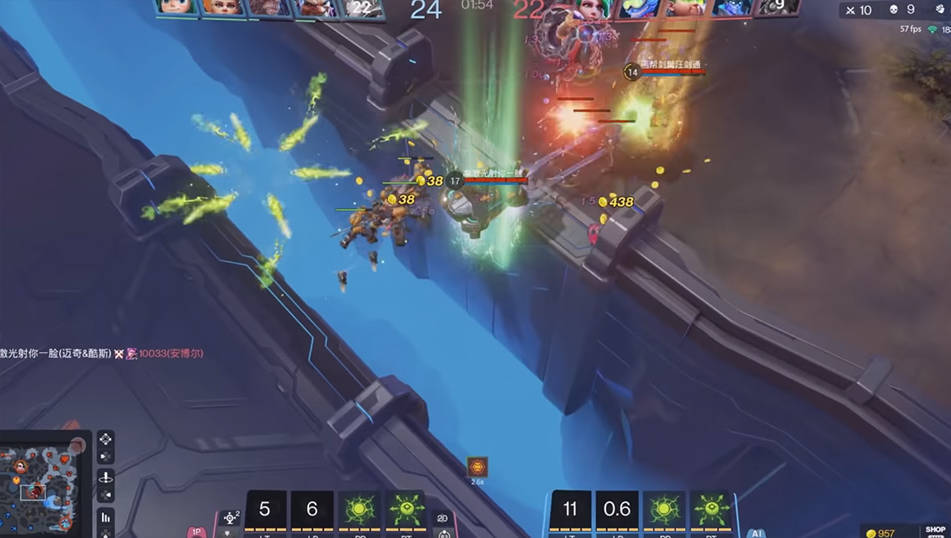Select the orange buff icon with 2.6s timer
Image resolution: width=951 pixels, height=538 pixels.
pos(477,467)
